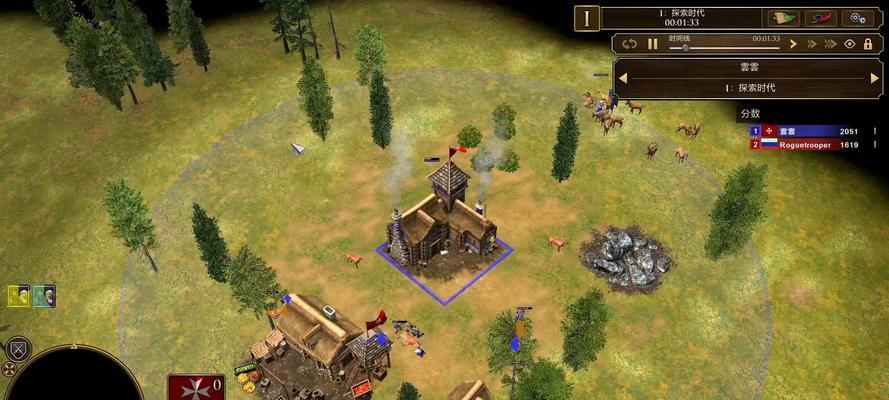Viewport: 889px width, 400px height.
Task: Pause the replay playback
Action: pyautogui.click(x=653, y=44)
